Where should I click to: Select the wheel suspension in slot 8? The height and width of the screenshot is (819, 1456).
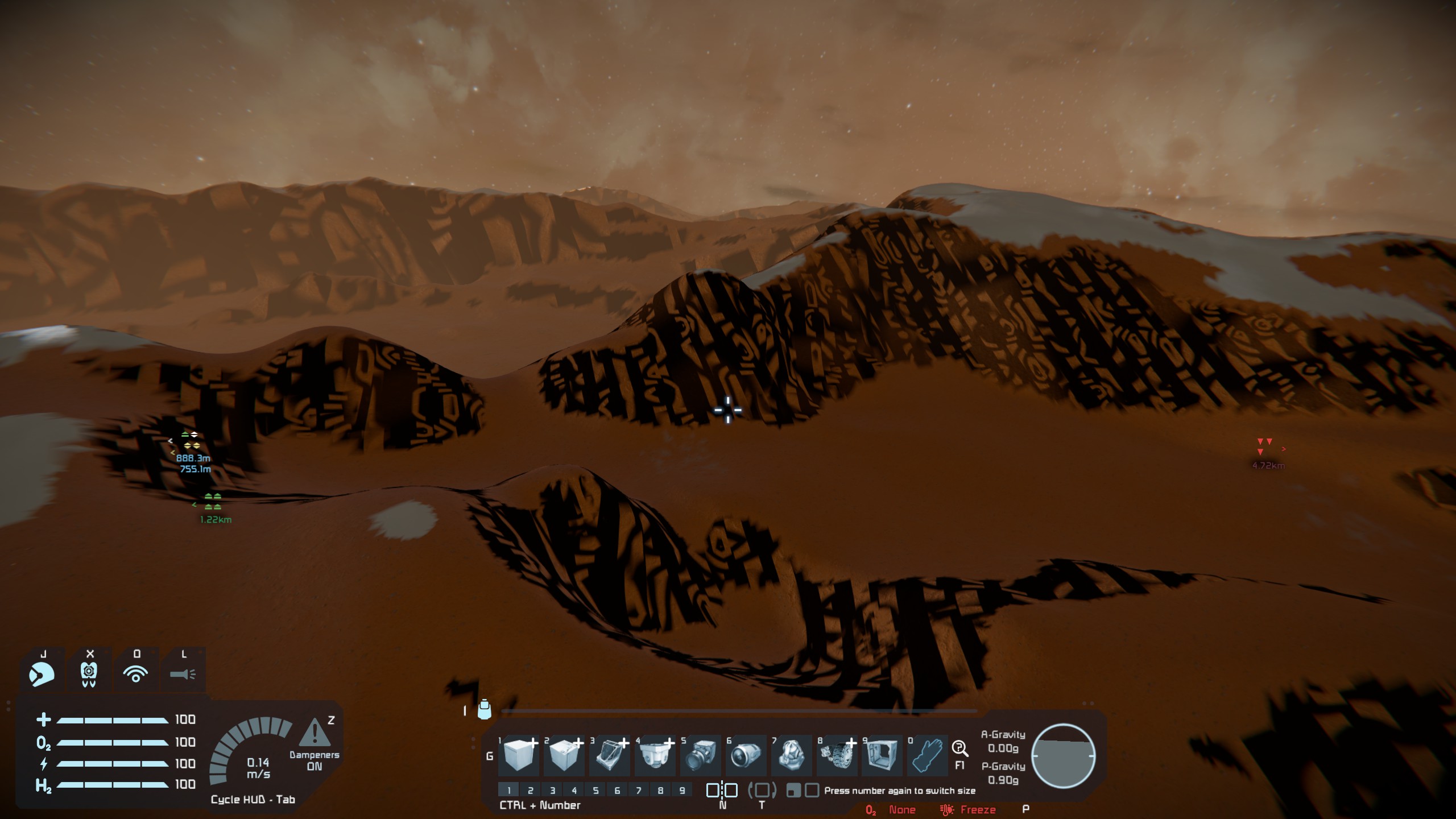[837, 755]
